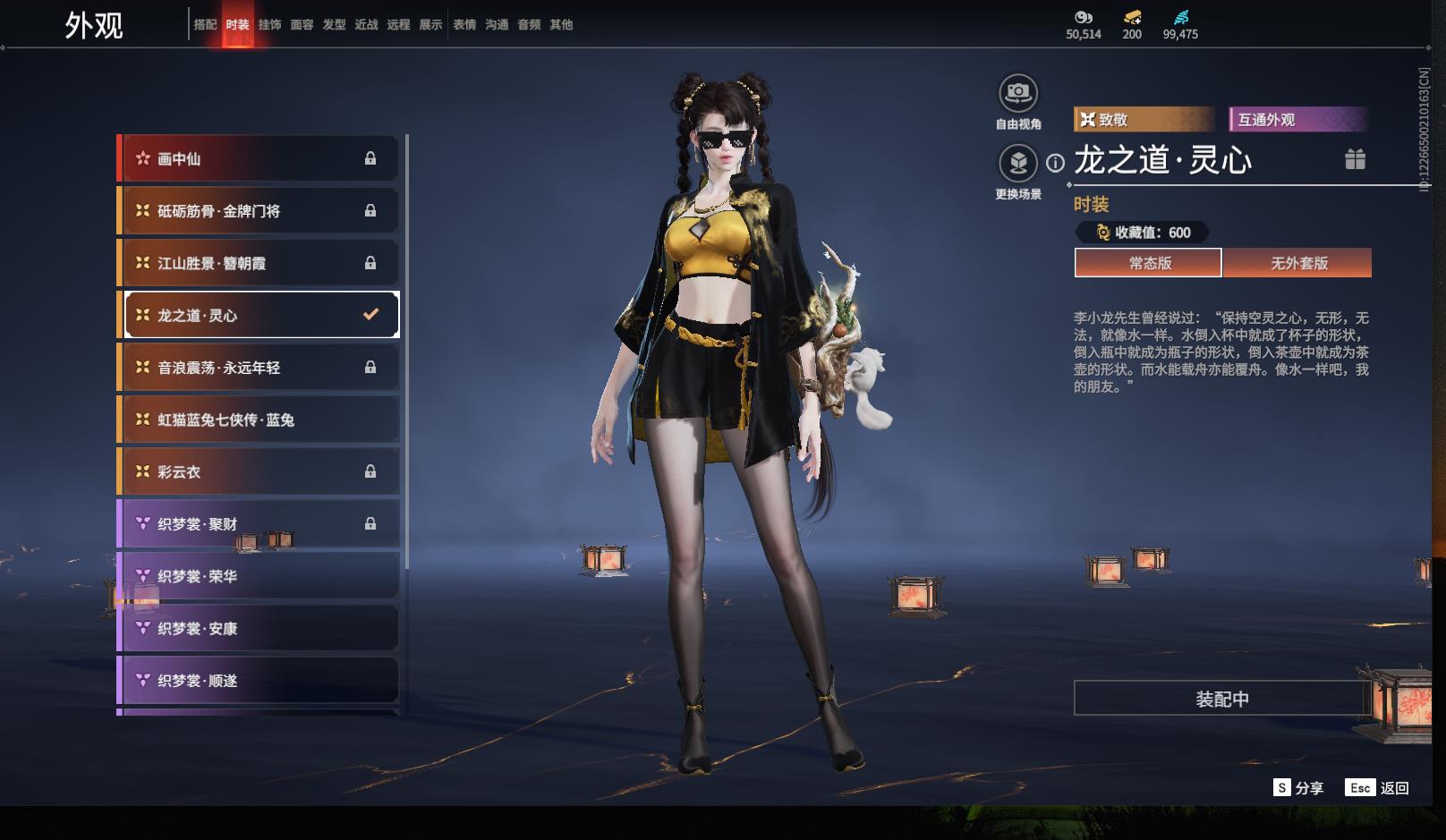Choose the 织梦裳·荣华 outfit
The width and height of the screenshot is (1446, 840).
pos(258,576)
